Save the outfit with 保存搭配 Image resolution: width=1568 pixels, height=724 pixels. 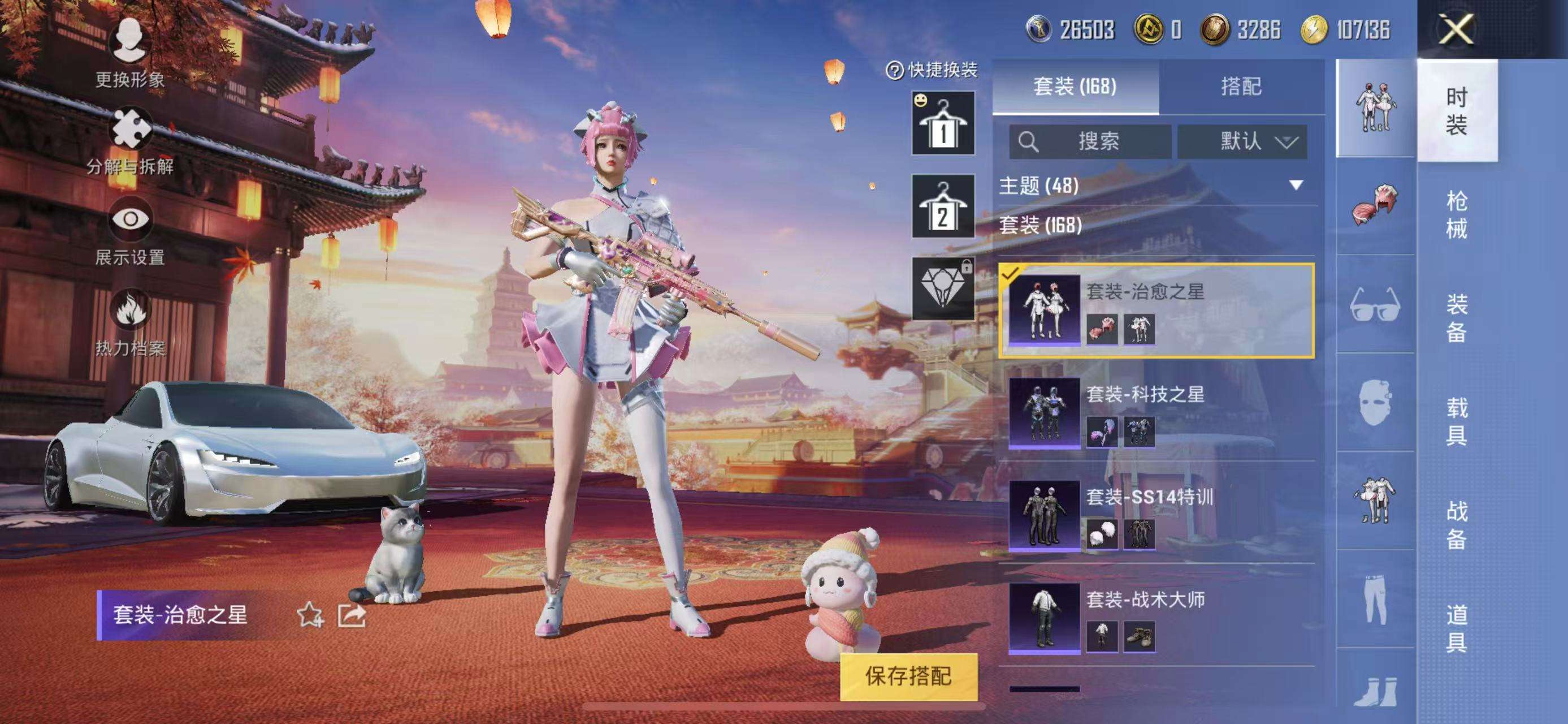(x=908, y=676)
